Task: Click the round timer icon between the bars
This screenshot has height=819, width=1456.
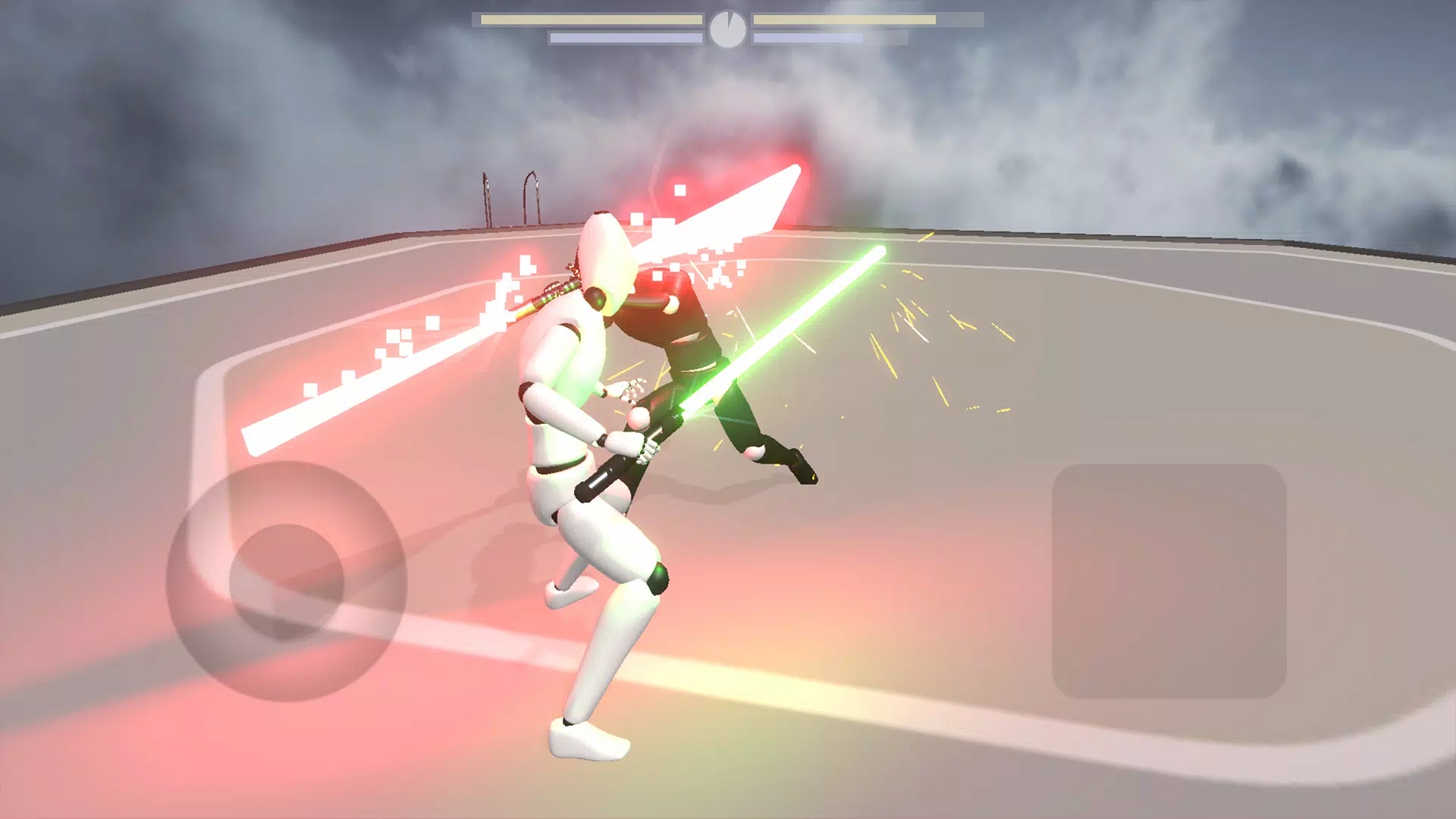Action: [727, 29]
